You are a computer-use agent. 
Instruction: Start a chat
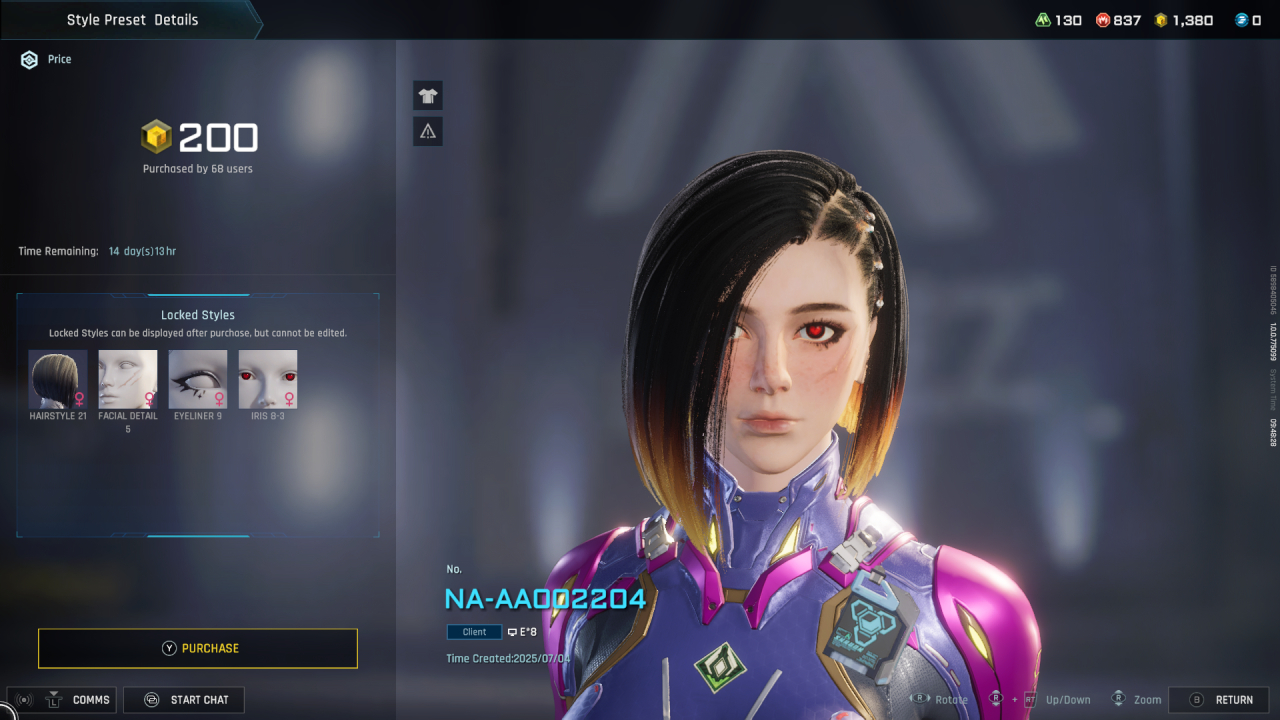(184, 700)
